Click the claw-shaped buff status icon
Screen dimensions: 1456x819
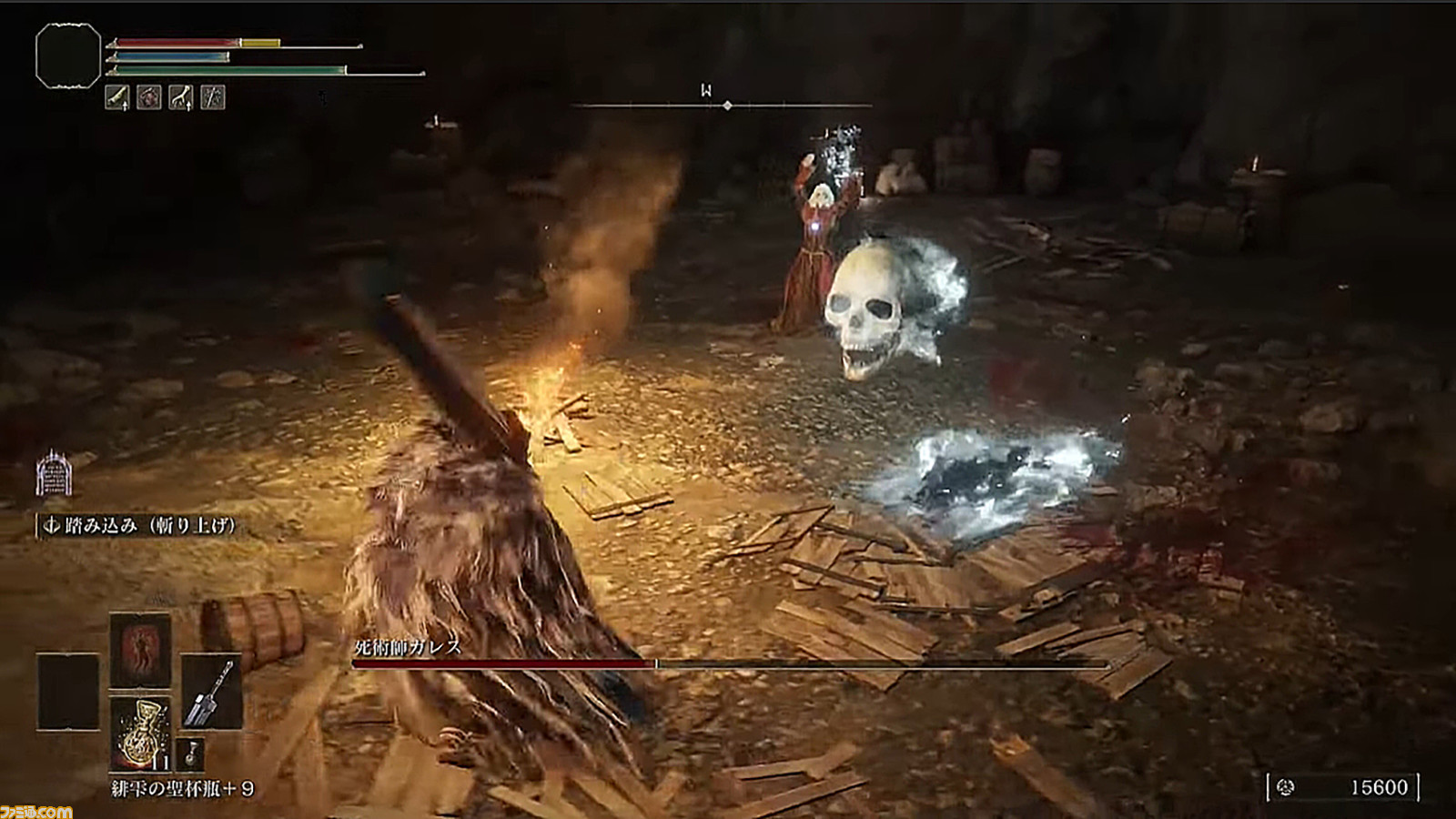(x=181, y=97)
